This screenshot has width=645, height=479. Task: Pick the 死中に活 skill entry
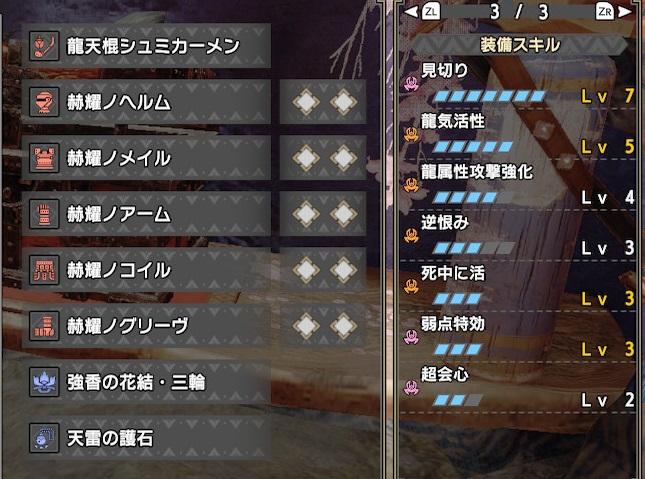point(520,287)
